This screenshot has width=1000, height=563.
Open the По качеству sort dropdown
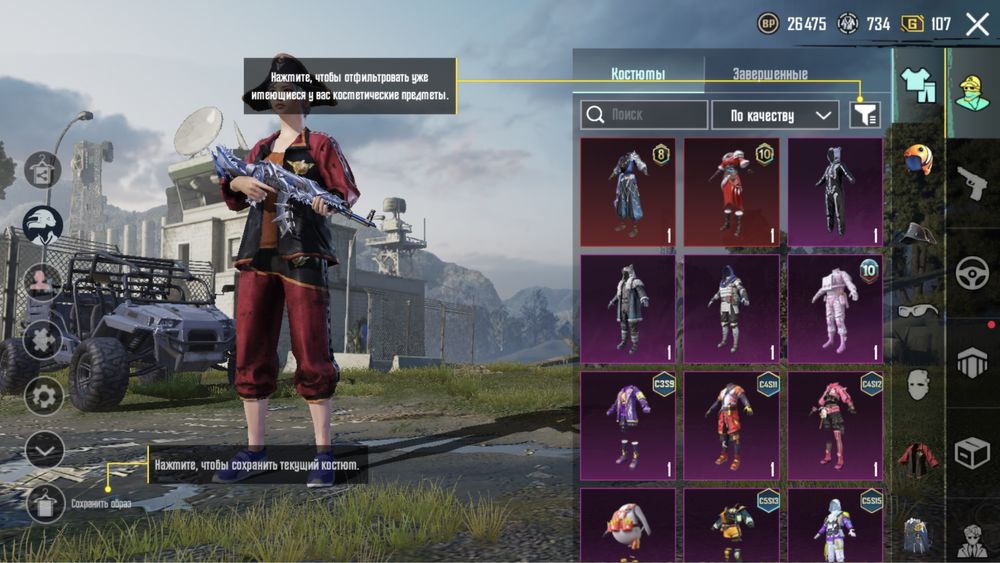coord(775,115)
